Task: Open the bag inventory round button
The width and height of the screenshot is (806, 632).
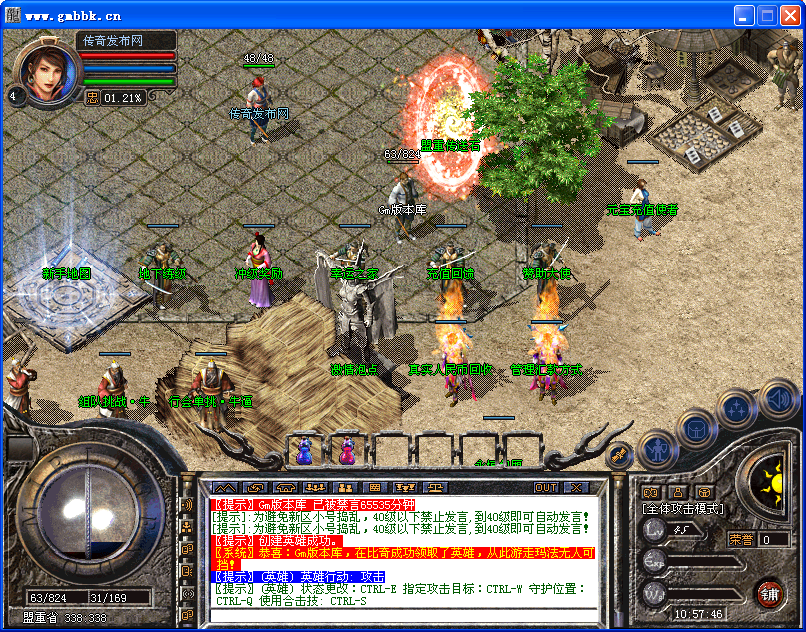Action: (x=696, y=429)
